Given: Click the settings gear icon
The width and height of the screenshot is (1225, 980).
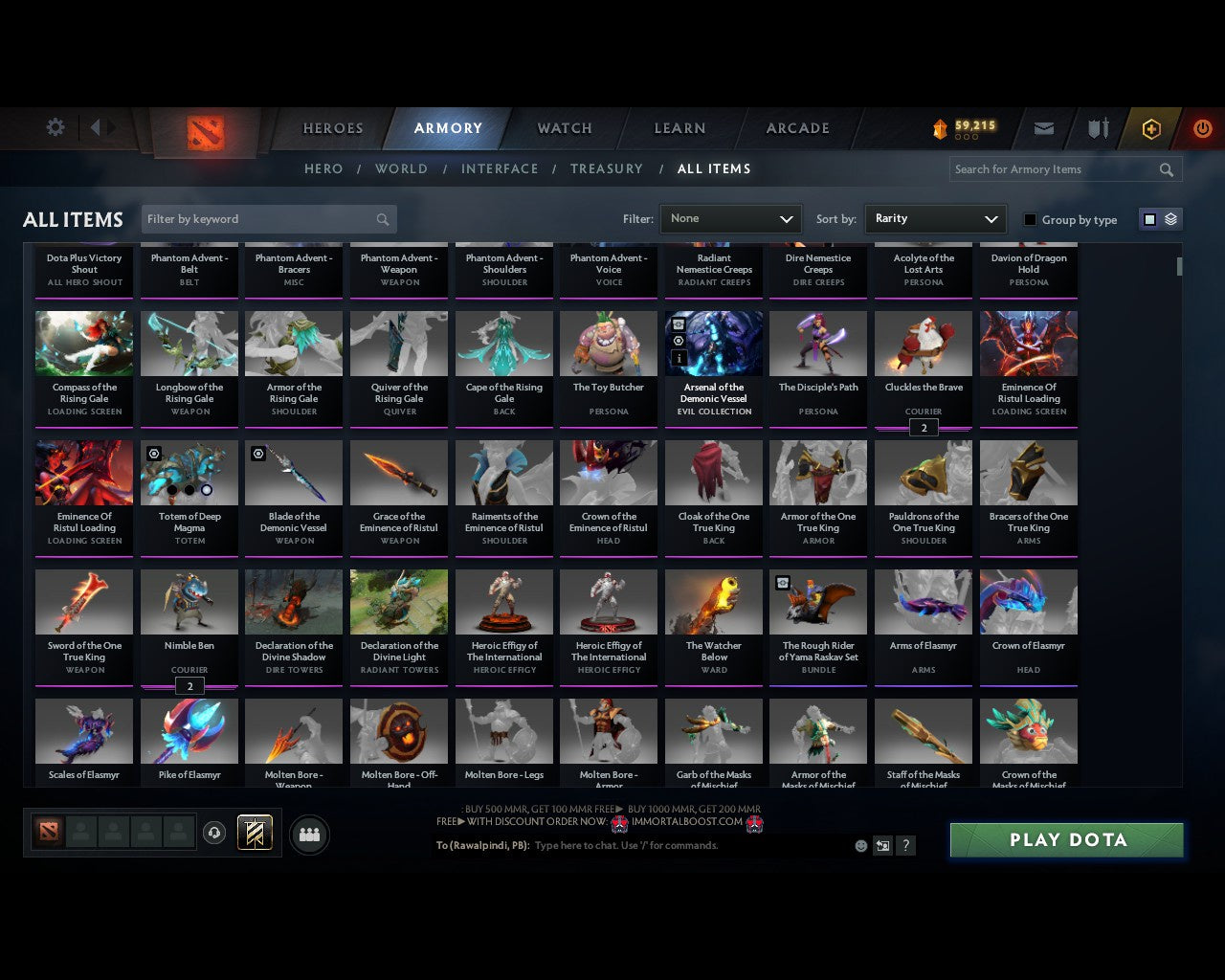Looking at the screenshot, I should point(55,126).
